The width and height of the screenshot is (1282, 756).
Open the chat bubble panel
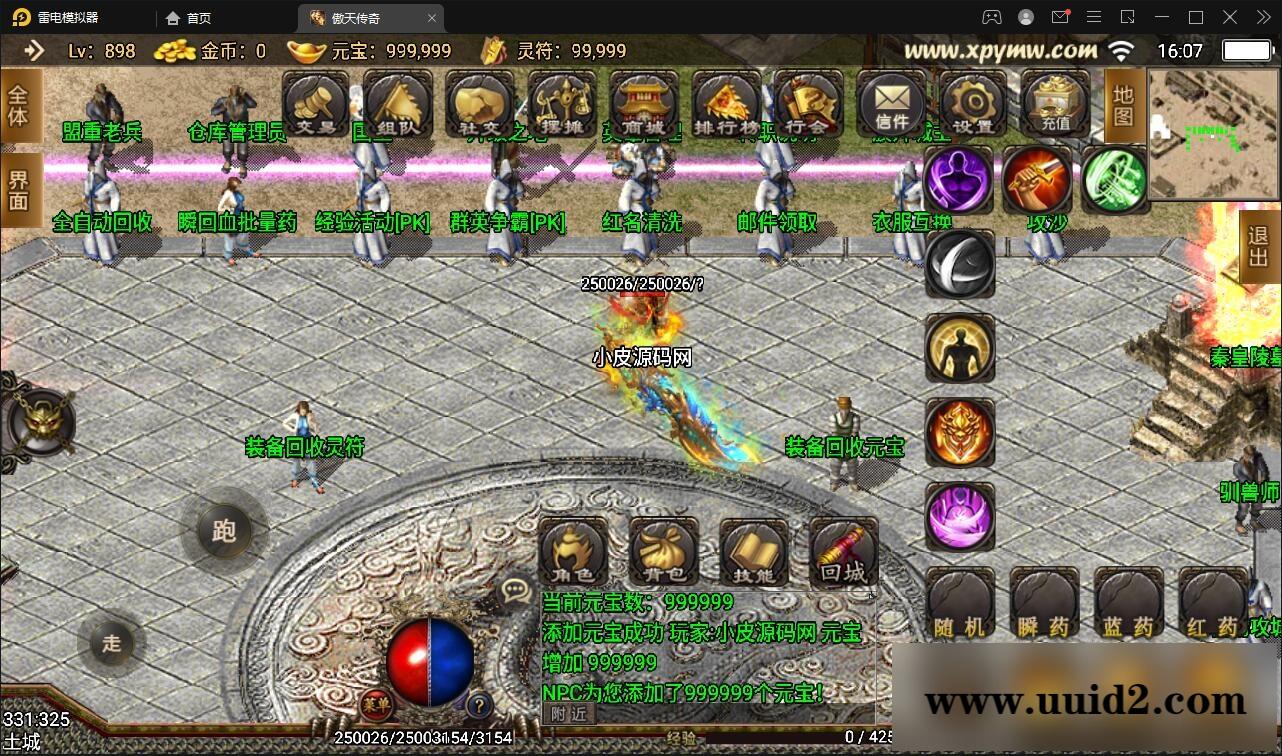pyautogui.click(x=515, y=591)
